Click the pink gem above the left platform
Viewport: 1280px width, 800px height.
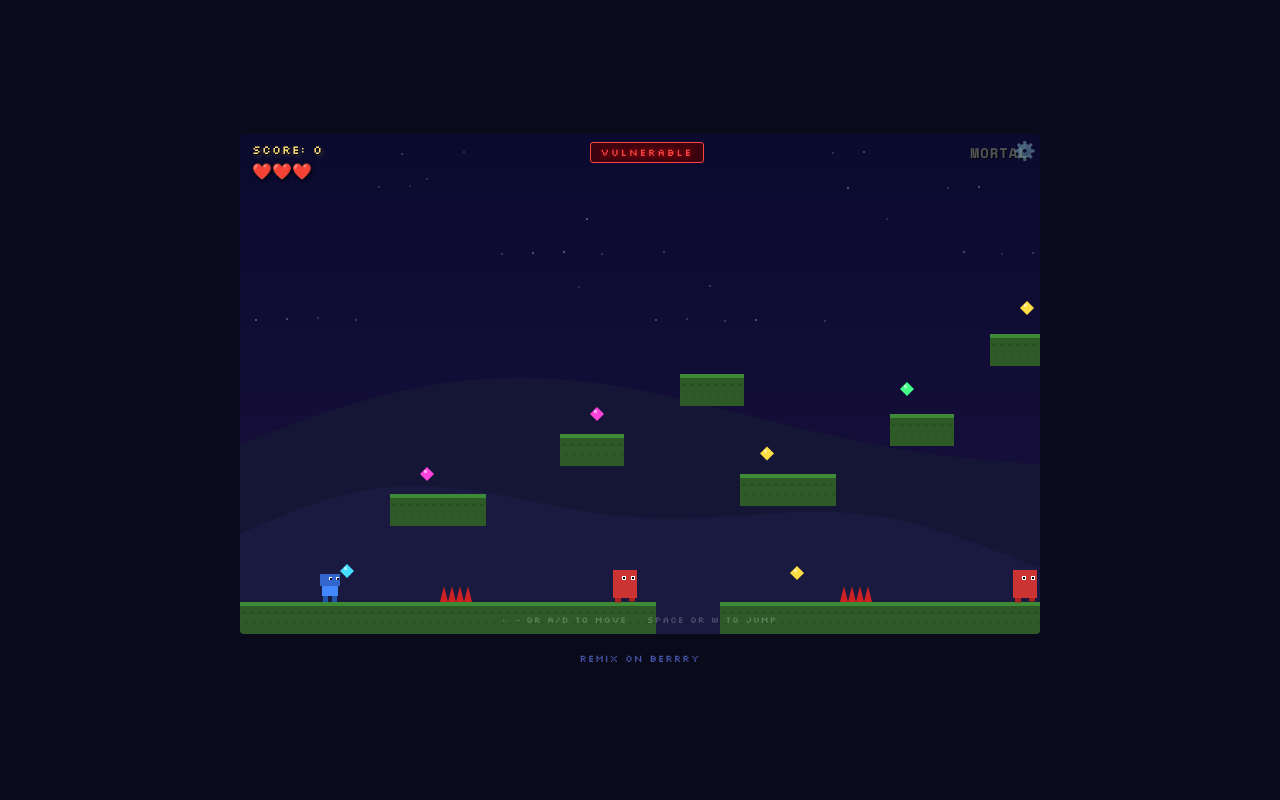tap(427, 473)
